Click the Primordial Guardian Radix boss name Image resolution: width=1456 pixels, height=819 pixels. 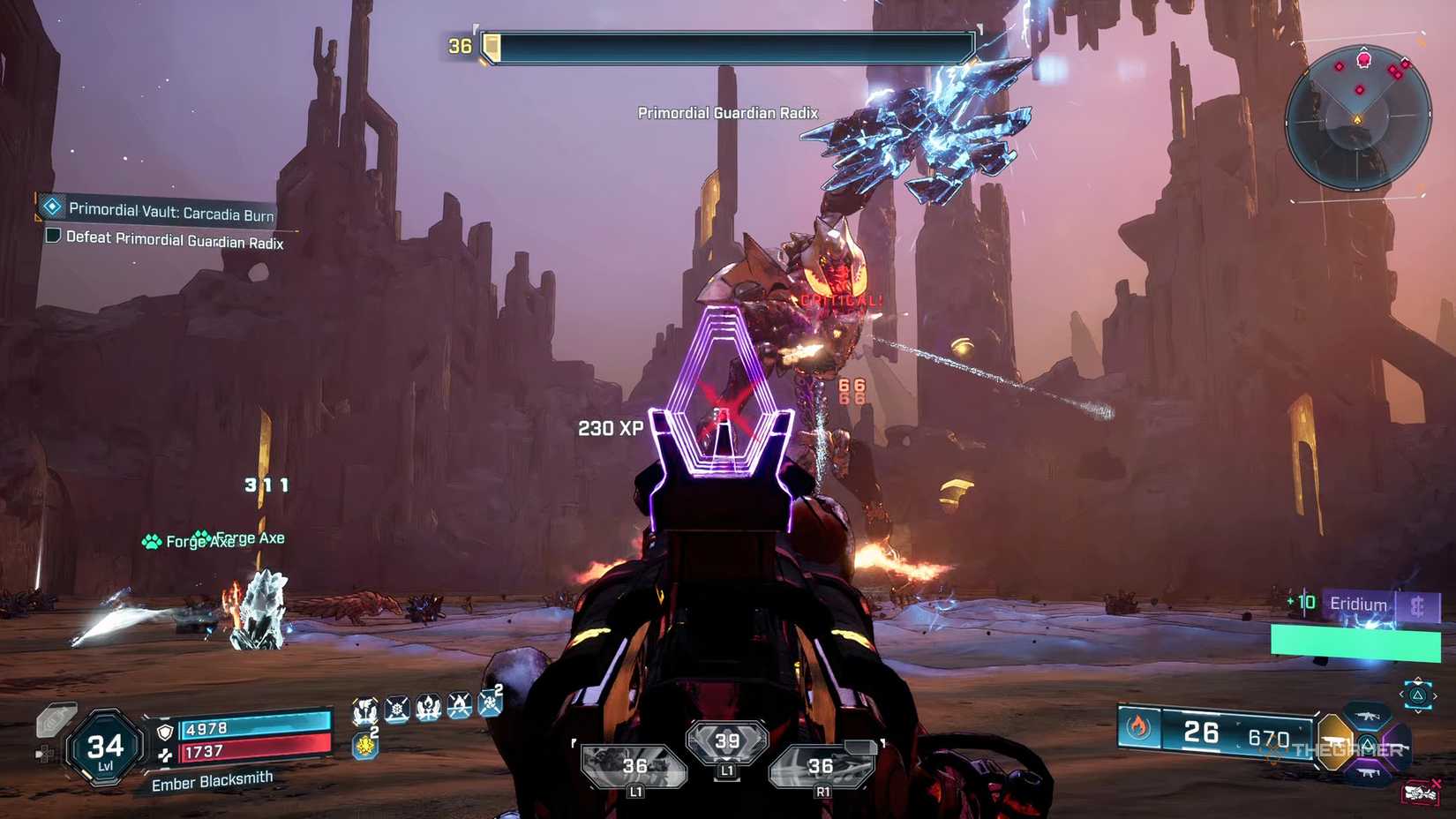pyautogui.click(x=727, y=113)
